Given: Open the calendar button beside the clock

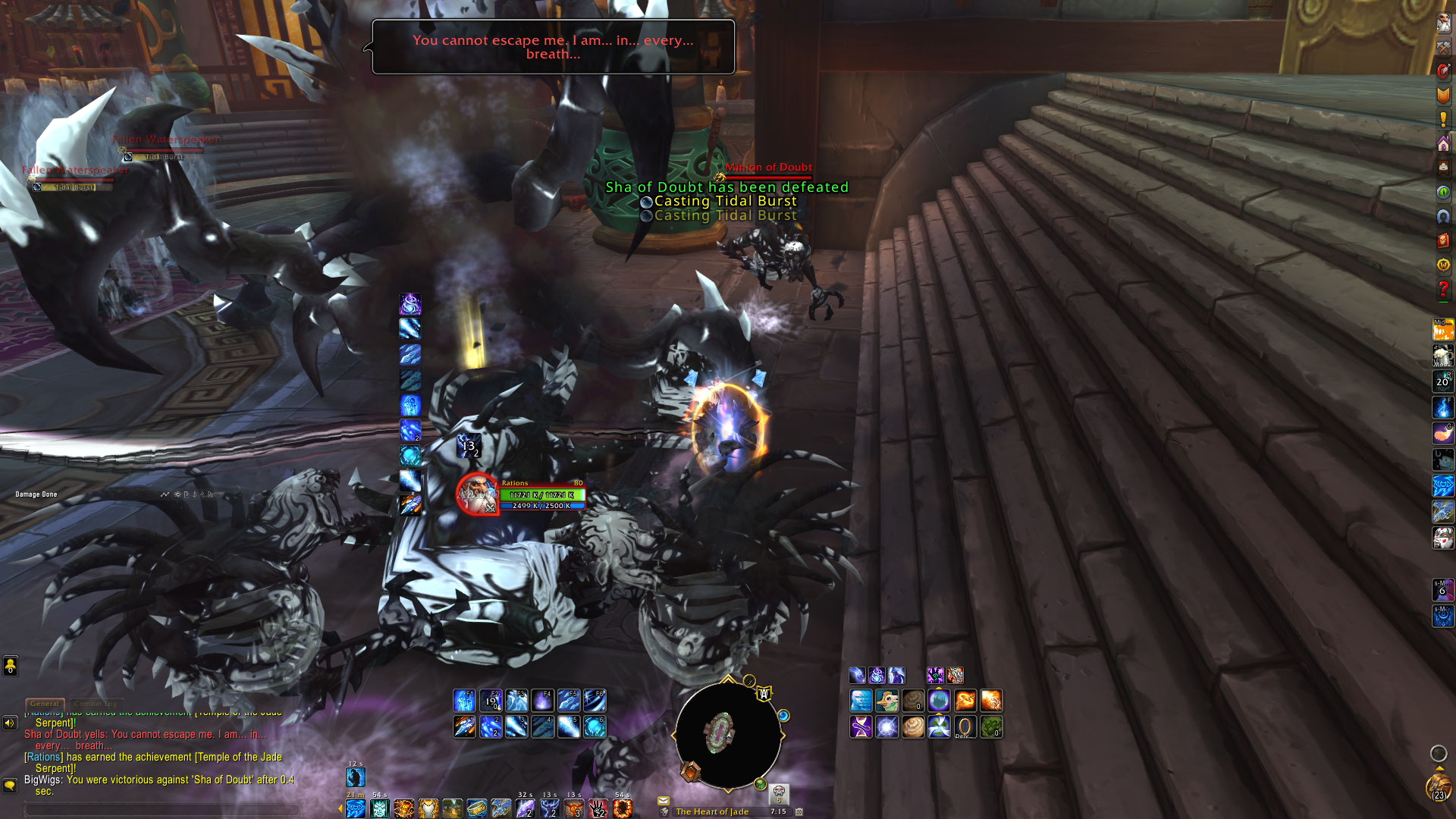Looking at the screenshot, I should pyautogui.click(x=799, y=811).
